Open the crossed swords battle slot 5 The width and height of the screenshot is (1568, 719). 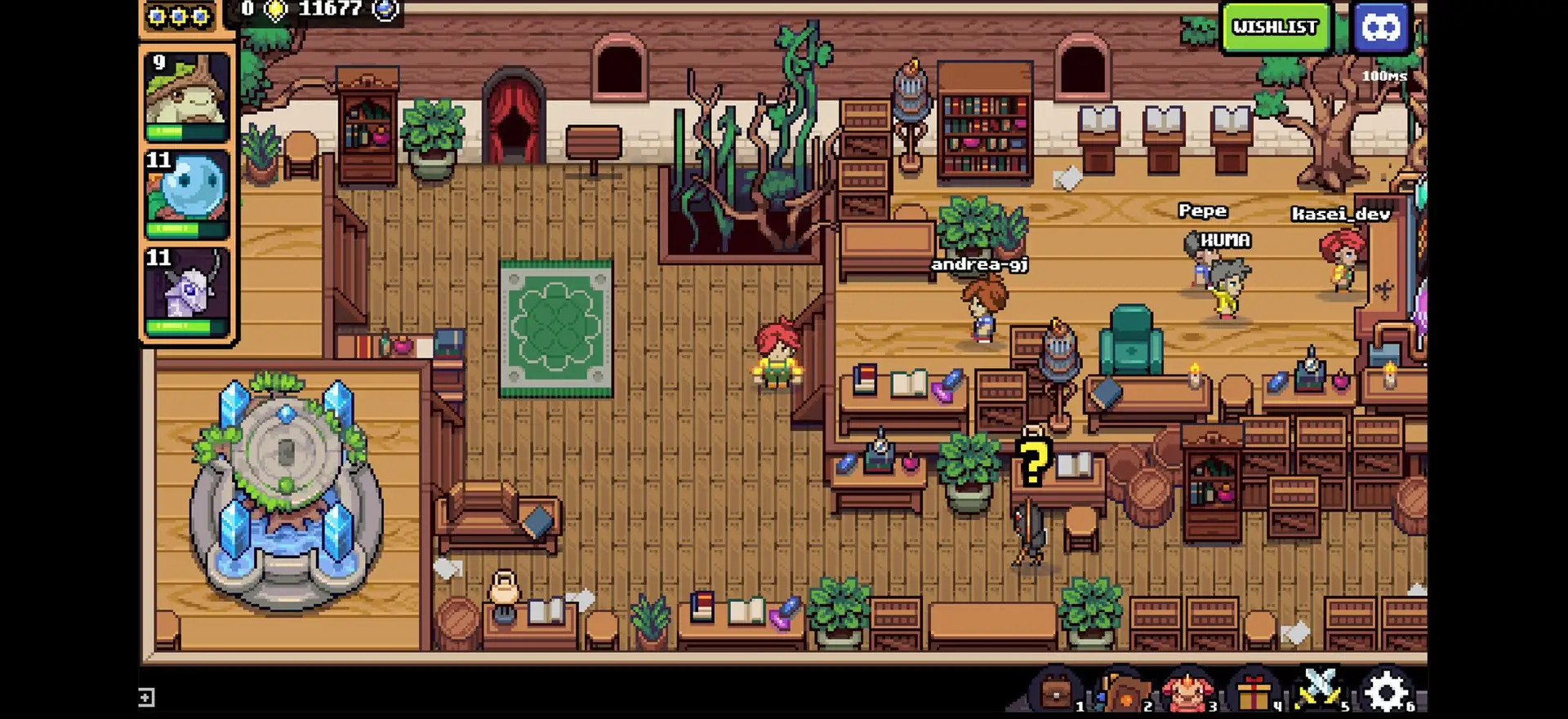[1320, 690]
